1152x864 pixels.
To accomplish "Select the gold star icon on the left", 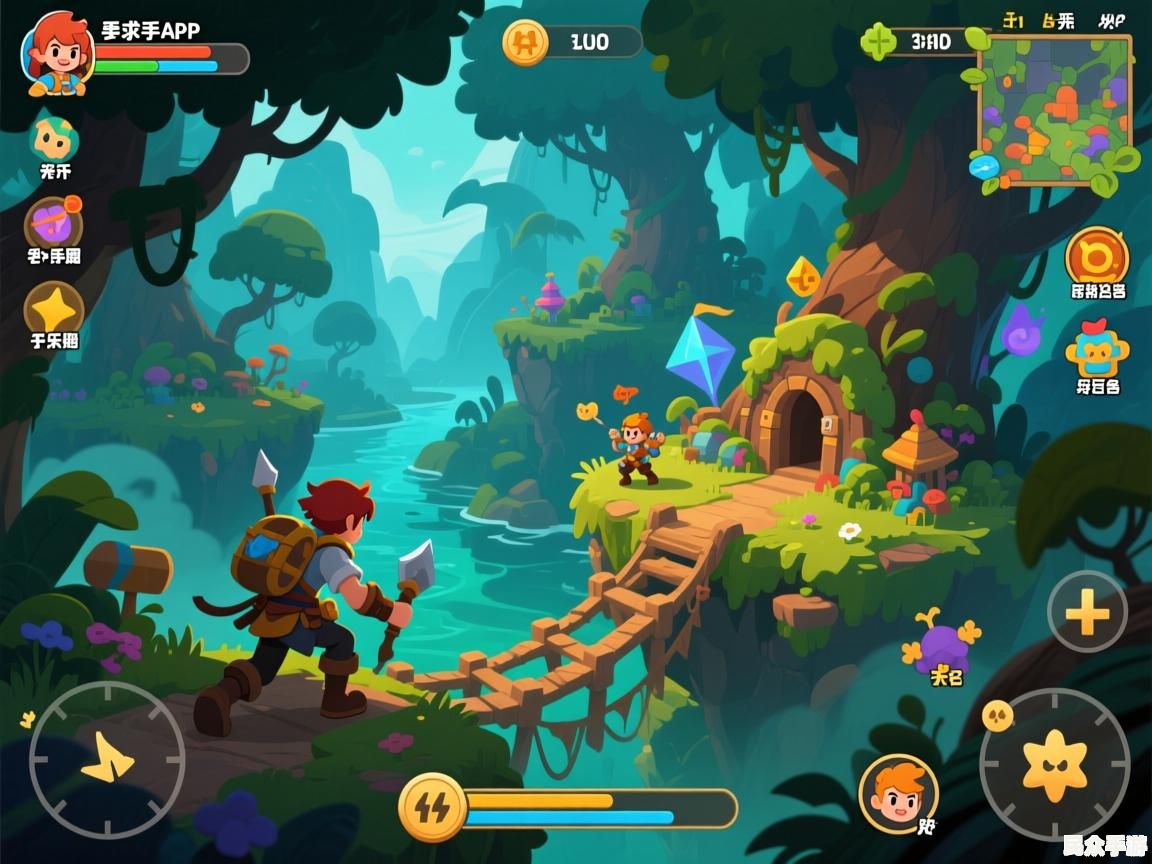I will (53, 307).
